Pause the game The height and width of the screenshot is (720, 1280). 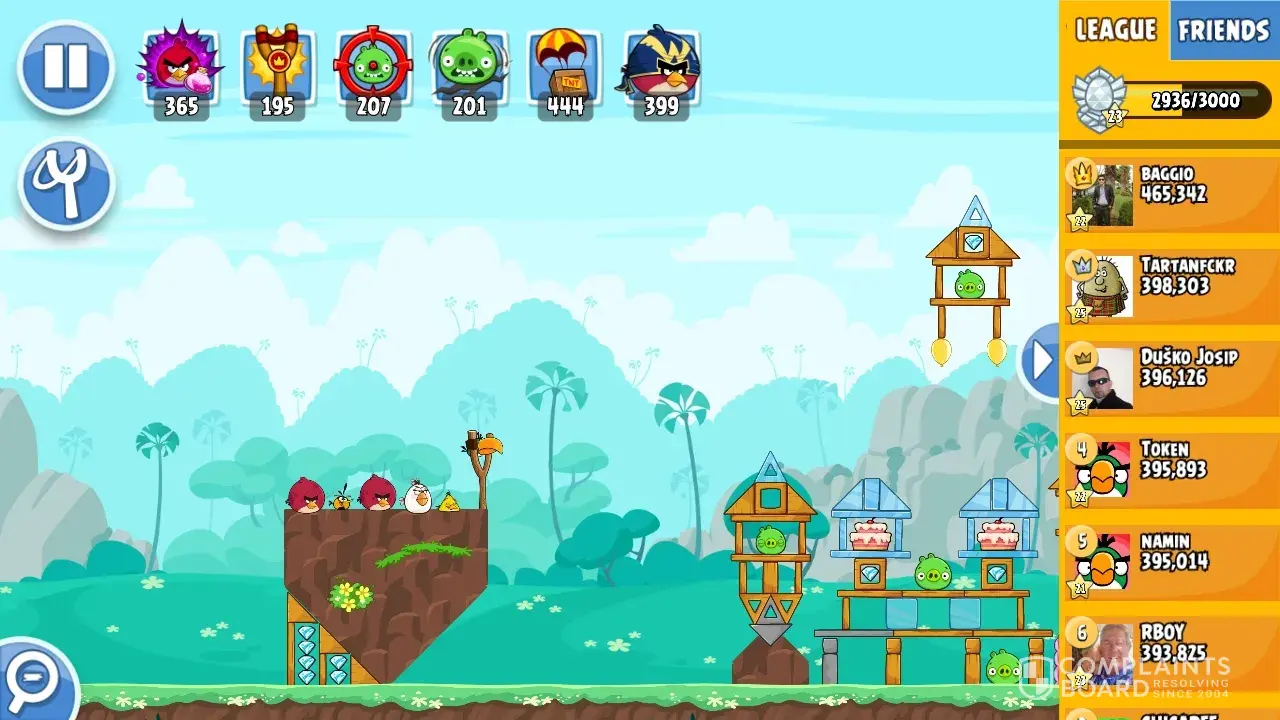[66, 67]
